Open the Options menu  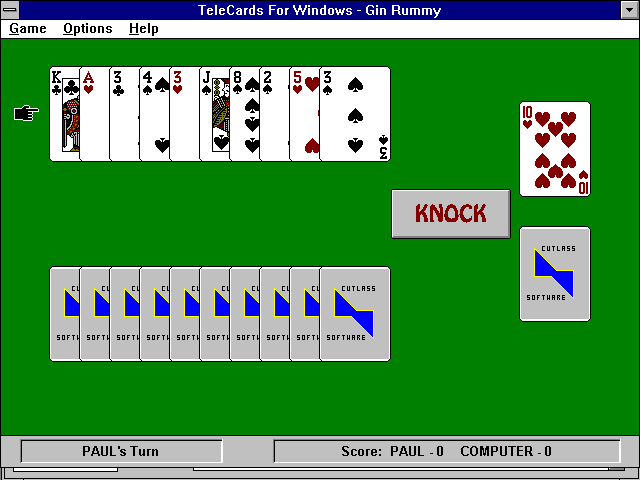click(x=87, y=28)
